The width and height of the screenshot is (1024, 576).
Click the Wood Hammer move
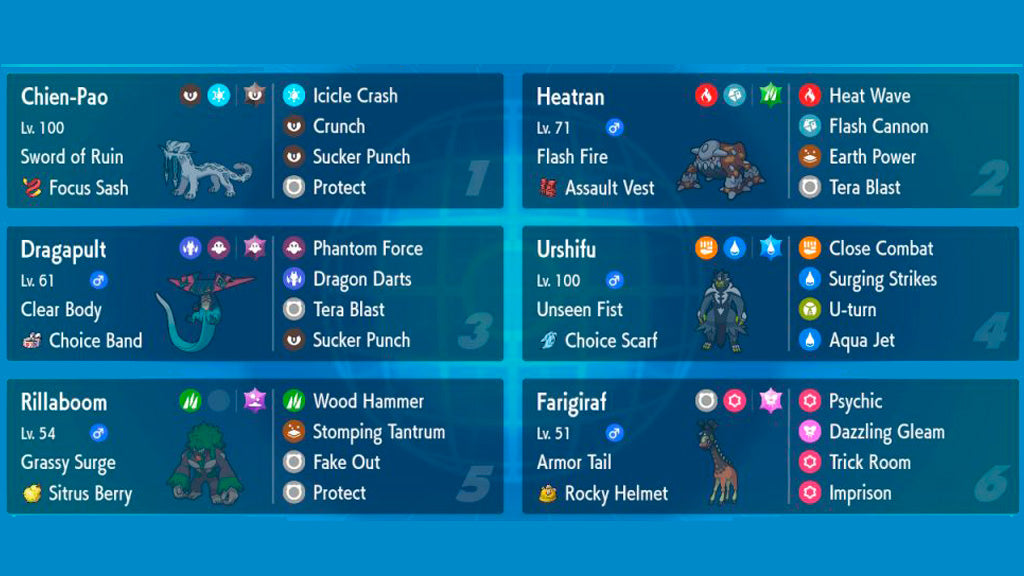click(x=367, y=401)
